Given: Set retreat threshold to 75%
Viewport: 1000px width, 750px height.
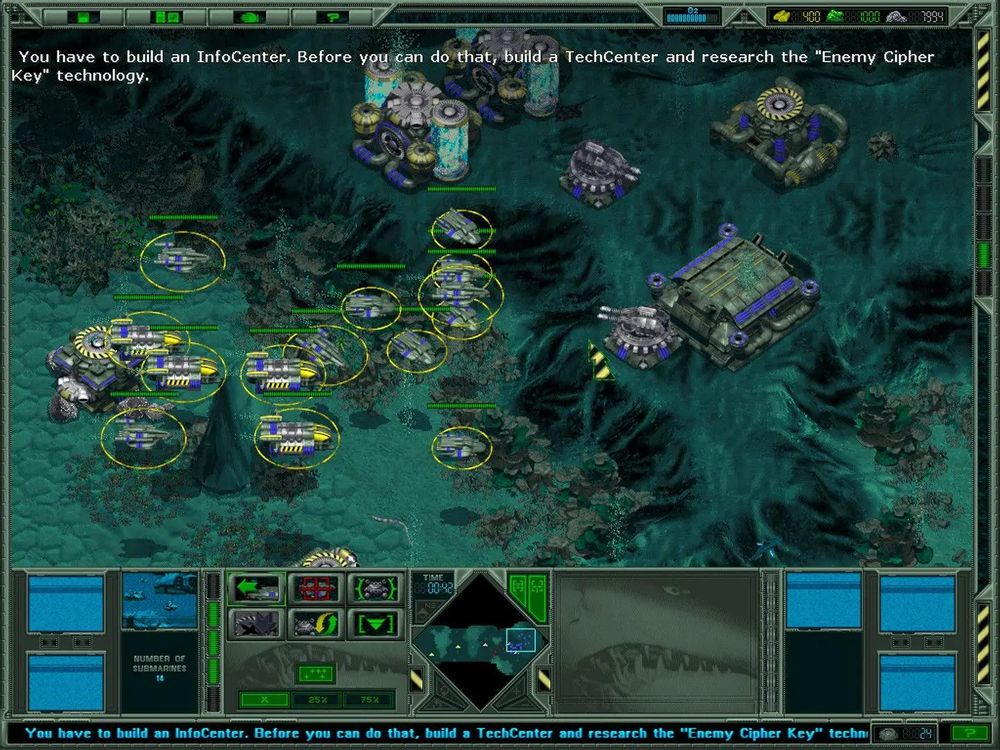Looking at the screenshot, I should 368,698.
